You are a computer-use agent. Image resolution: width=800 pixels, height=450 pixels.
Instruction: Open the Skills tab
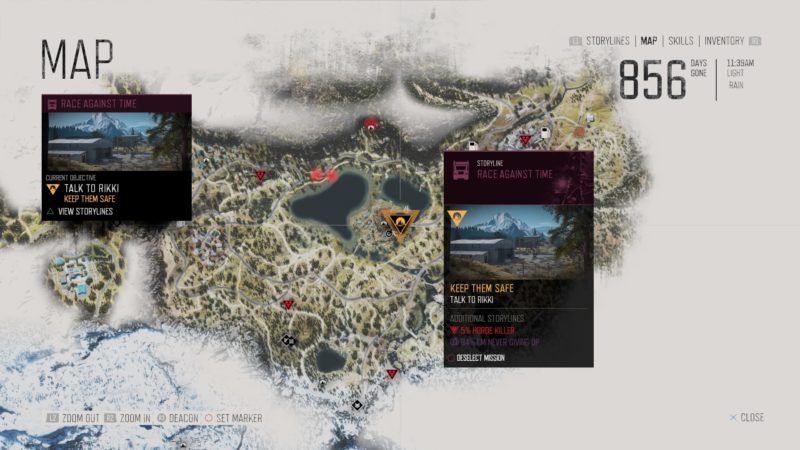pyautogui.click(x=681, y=41)
